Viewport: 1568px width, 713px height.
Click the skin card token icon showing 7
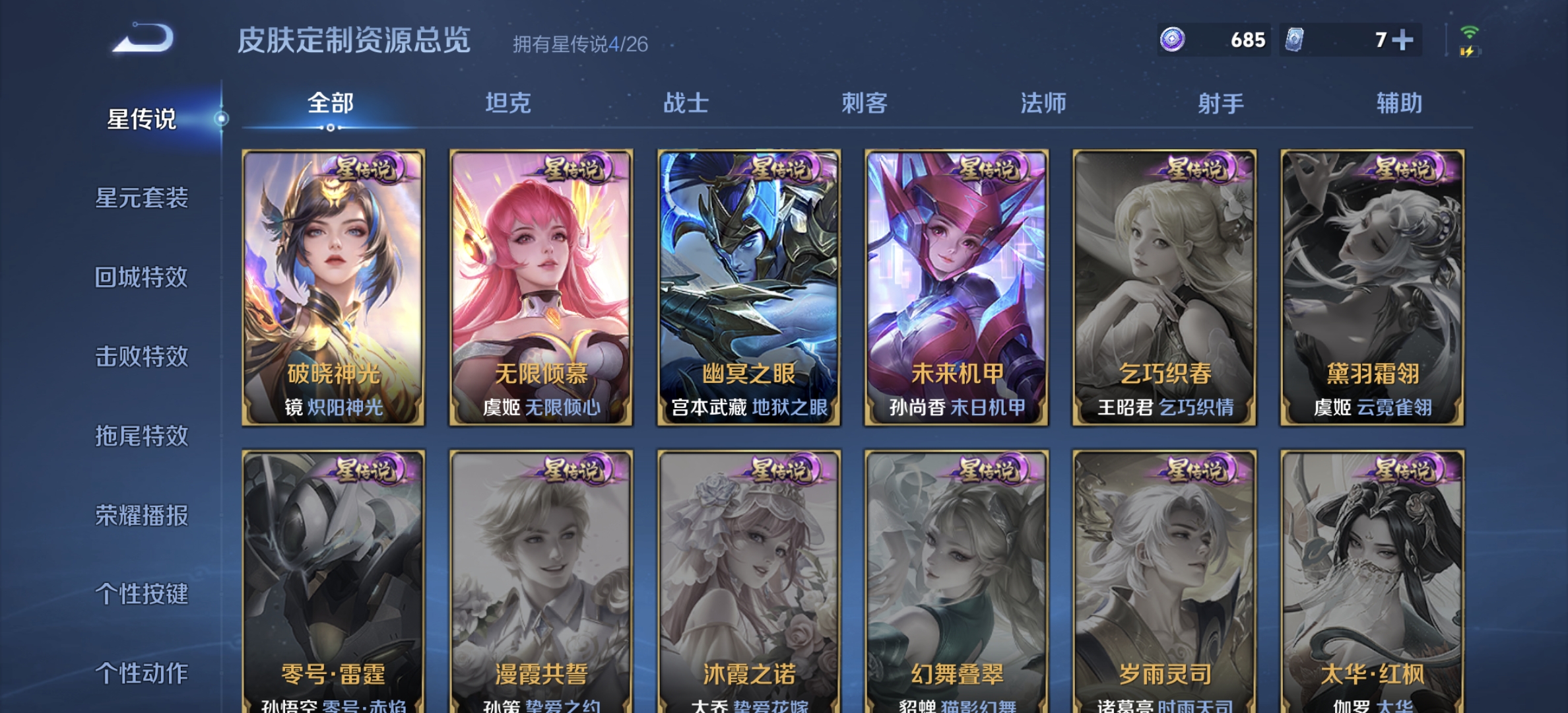pos(1295,40)
